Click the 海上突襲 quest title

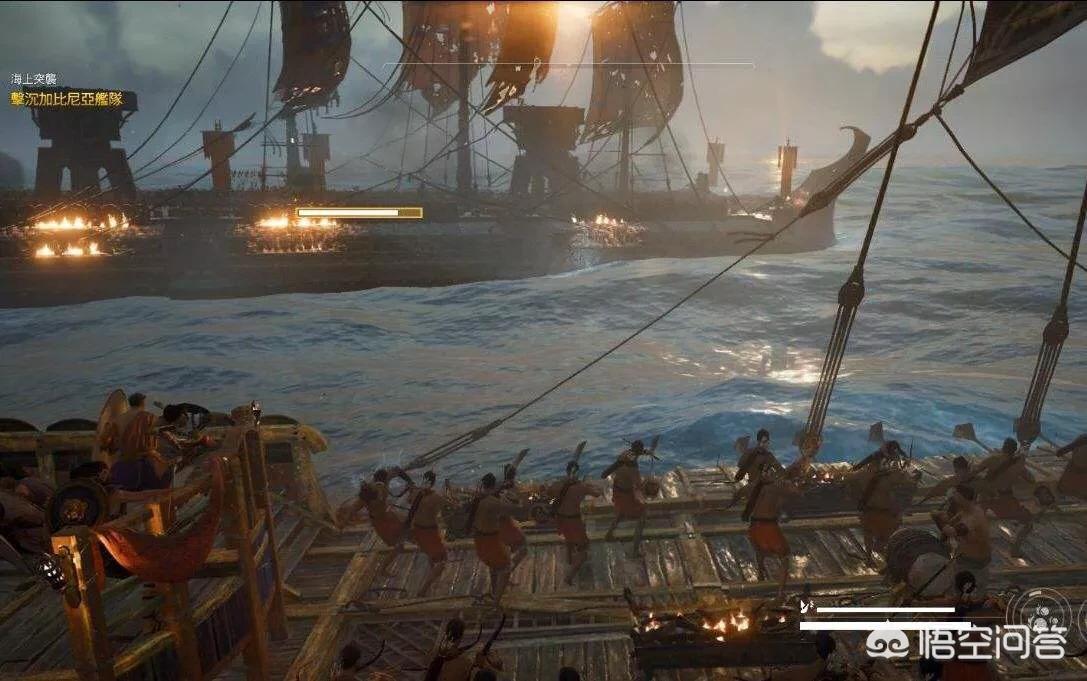coord(33,79)
